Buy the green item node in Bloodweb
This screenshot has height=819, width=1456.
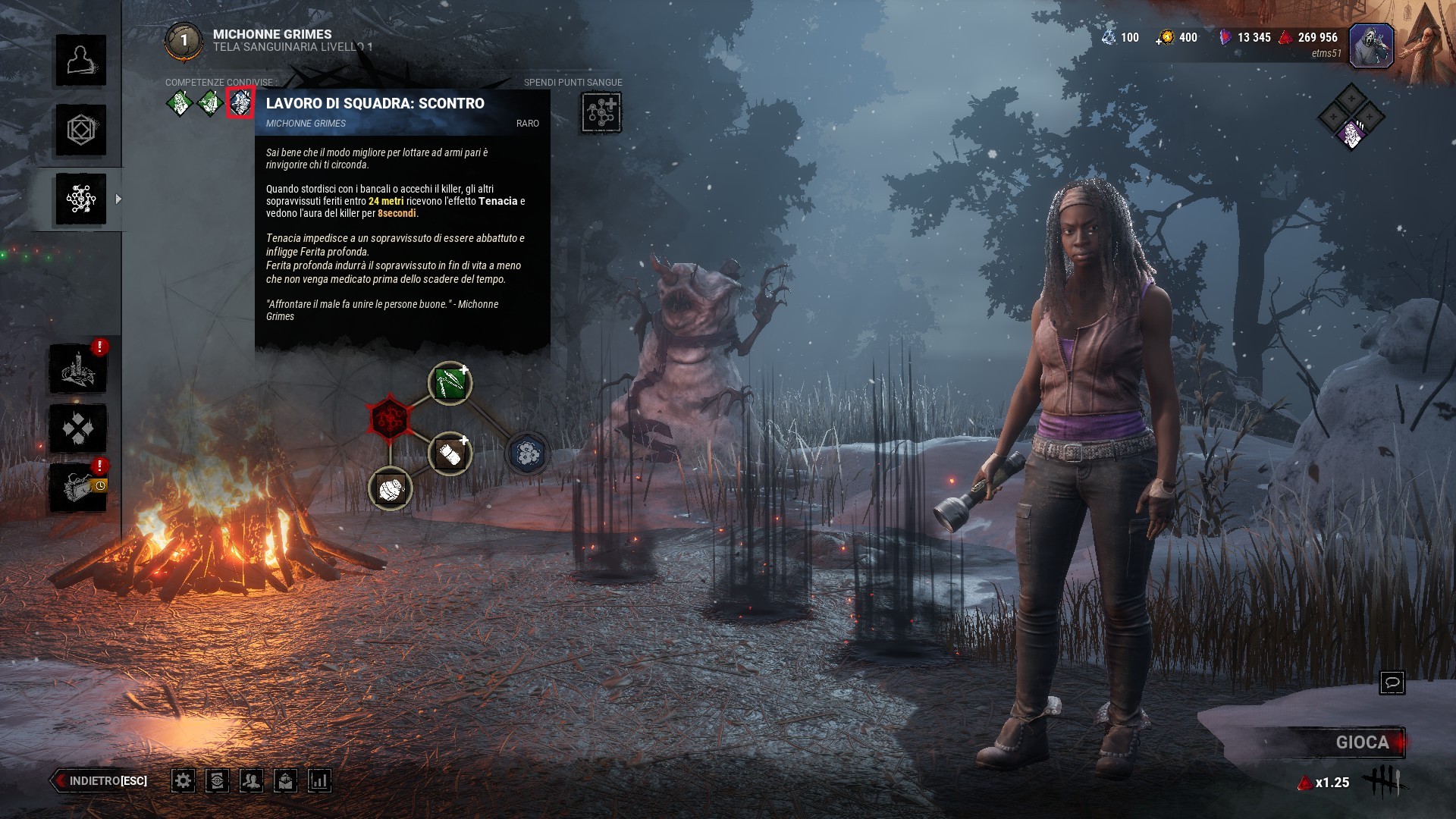tap(450, 383)
